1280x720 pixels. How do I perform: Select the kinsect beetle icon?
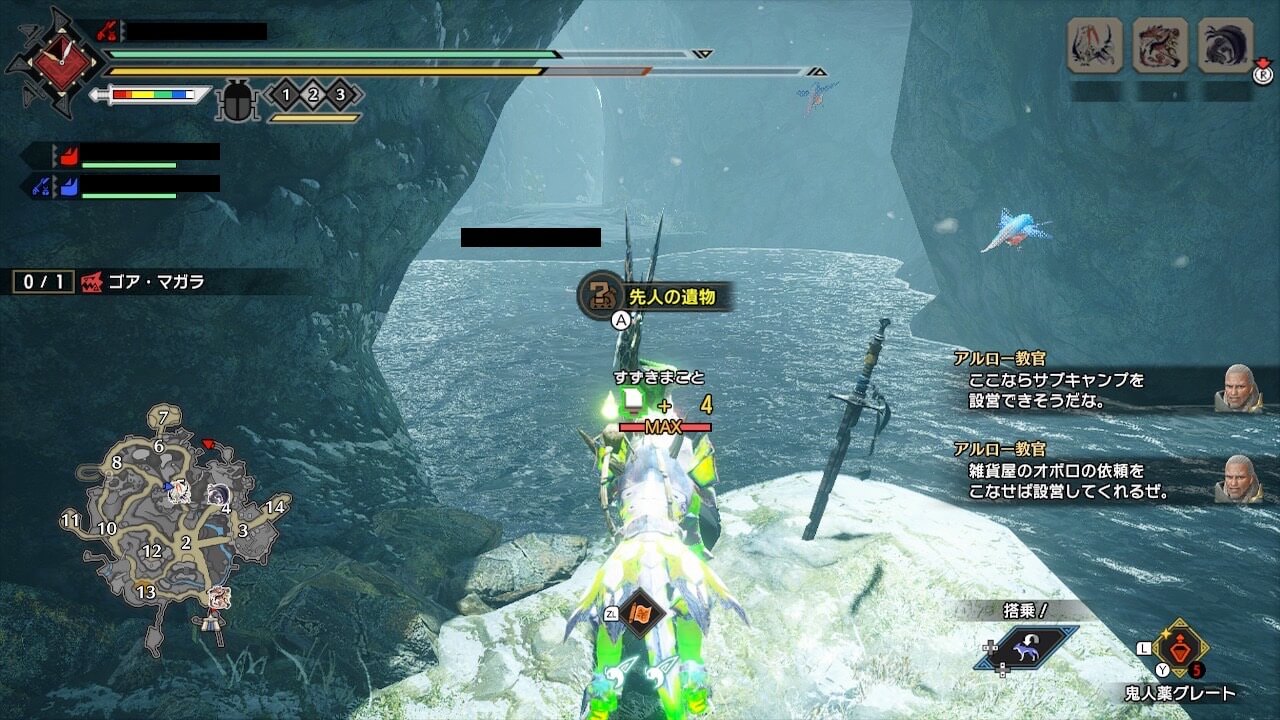237,101
